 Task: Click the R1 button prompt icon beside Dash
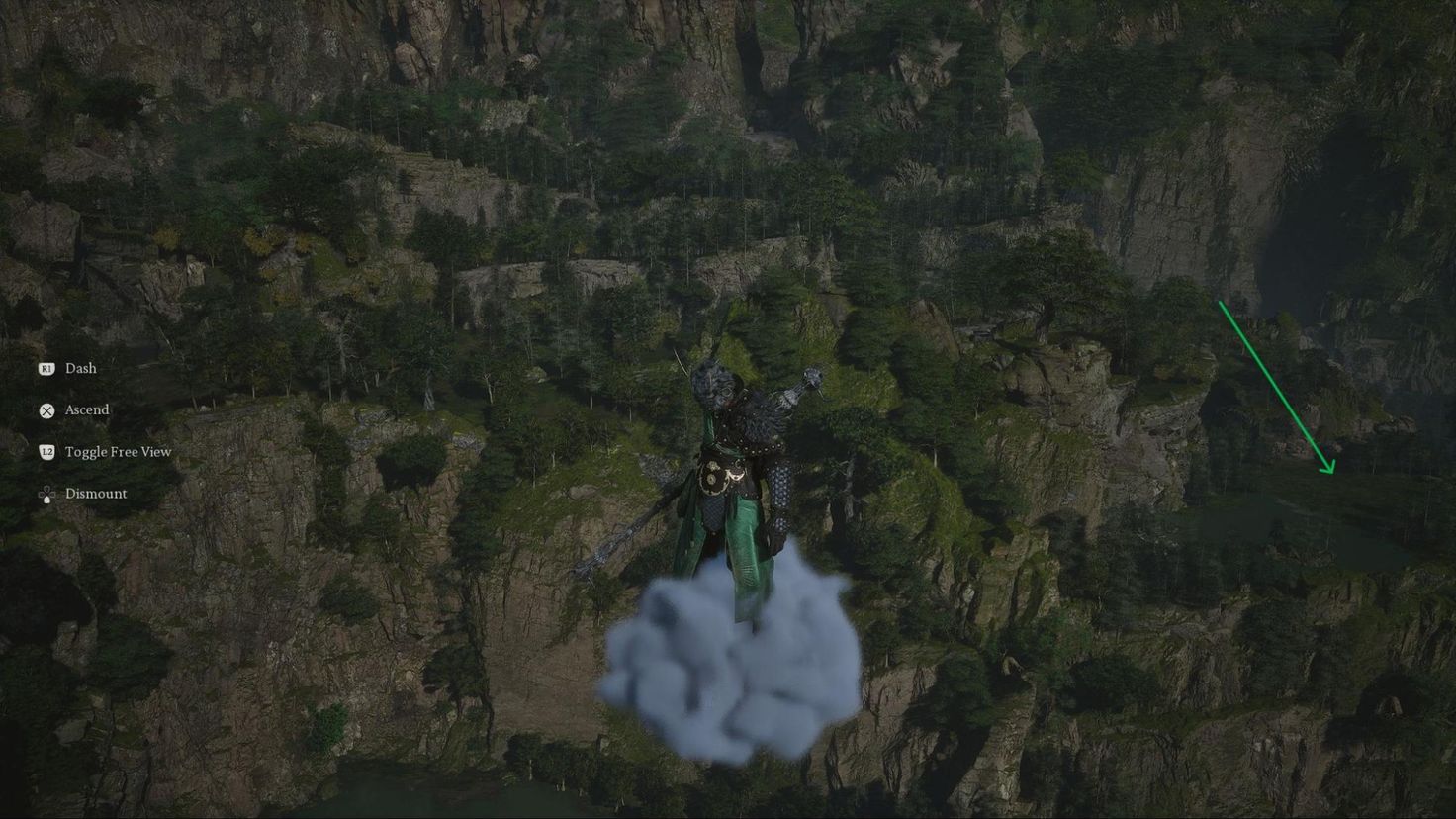click(x=45, y=368)
